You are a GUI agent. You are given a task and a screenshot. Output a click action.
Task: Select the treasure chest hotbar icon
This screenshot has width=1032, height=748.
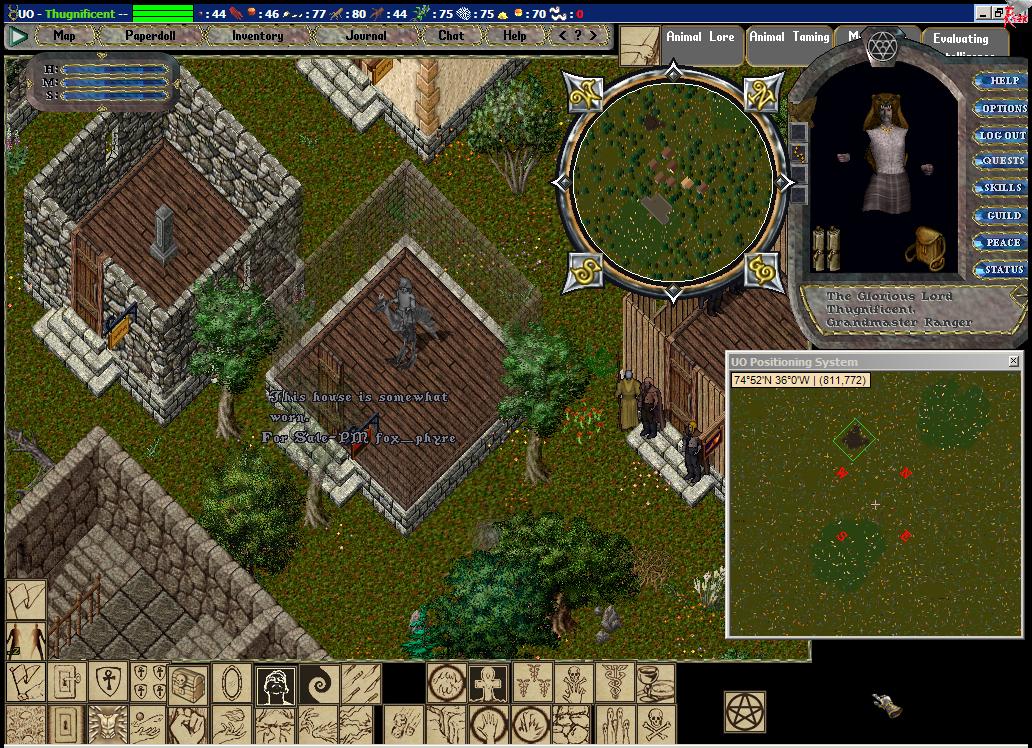(189, 684)
